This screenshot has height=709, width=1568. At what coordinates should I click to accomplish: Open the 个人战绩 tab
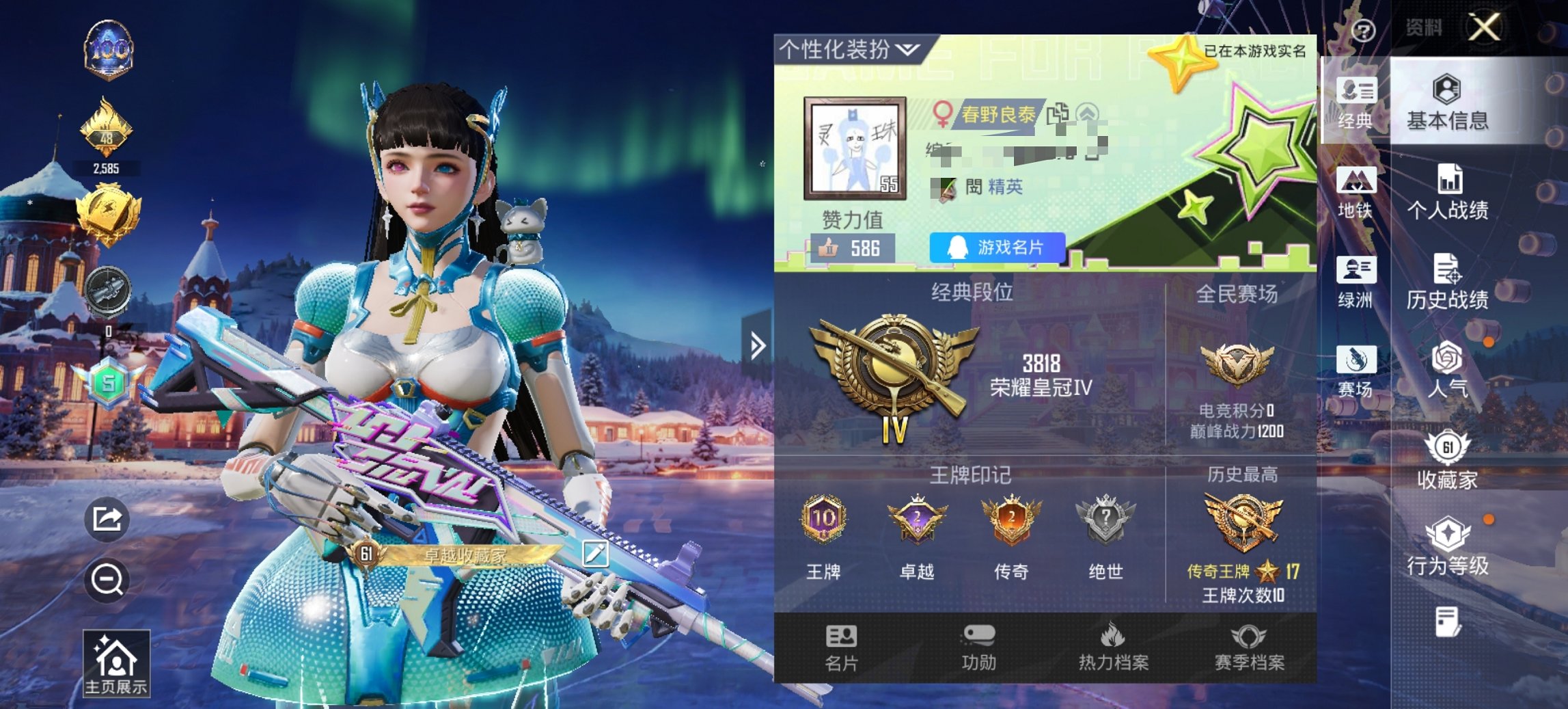1451,189
